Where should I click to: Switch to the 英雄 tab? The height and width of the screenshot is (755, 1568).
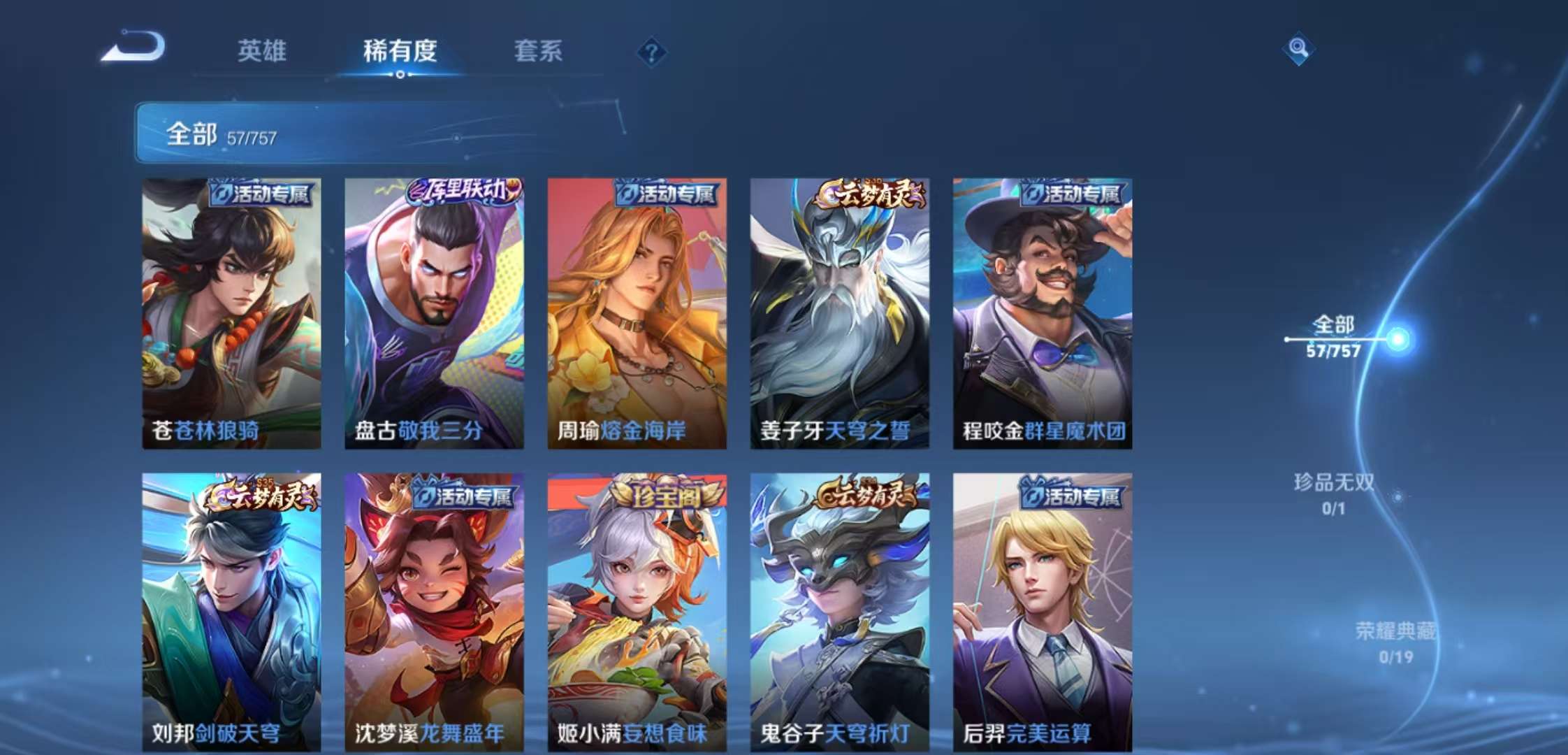(x=262, y=51)
